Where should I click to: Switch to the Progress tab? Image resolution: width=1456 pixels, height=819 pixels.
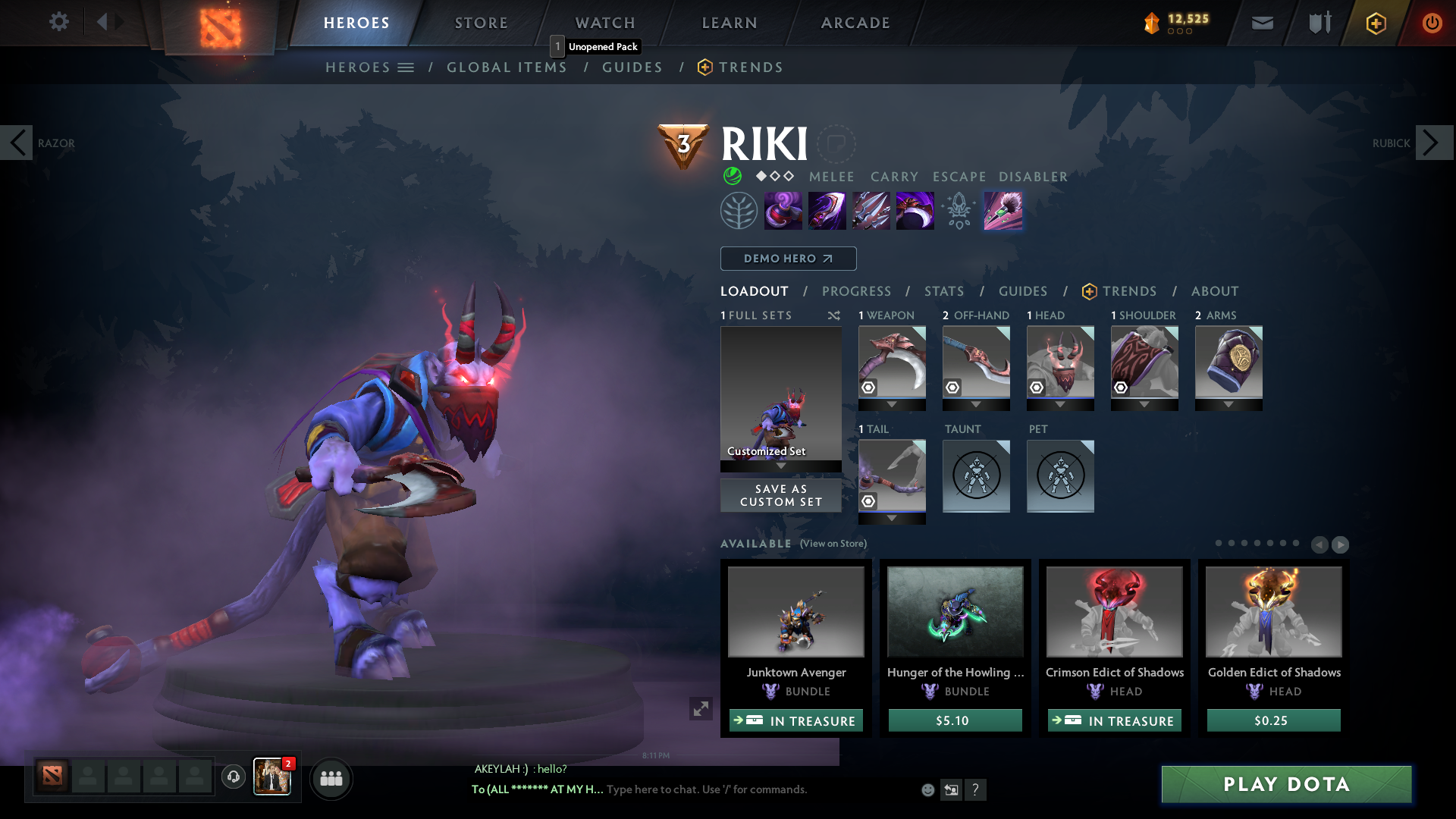[x=857, y=291]
